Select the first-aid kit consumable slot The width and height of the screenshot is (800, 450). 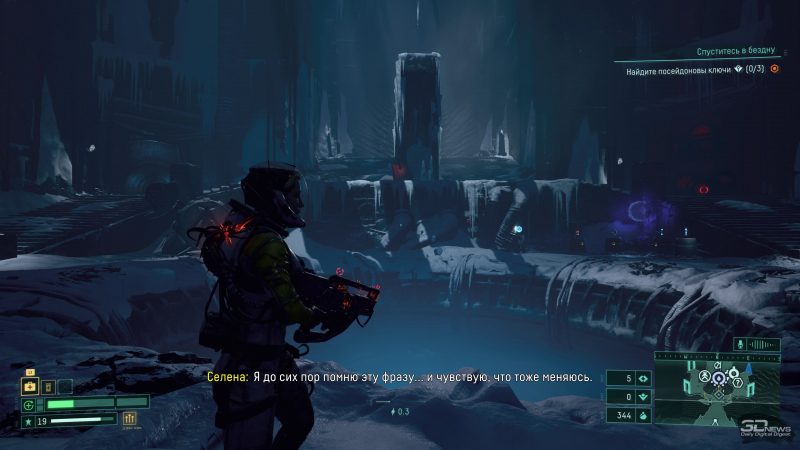[30, 386]
